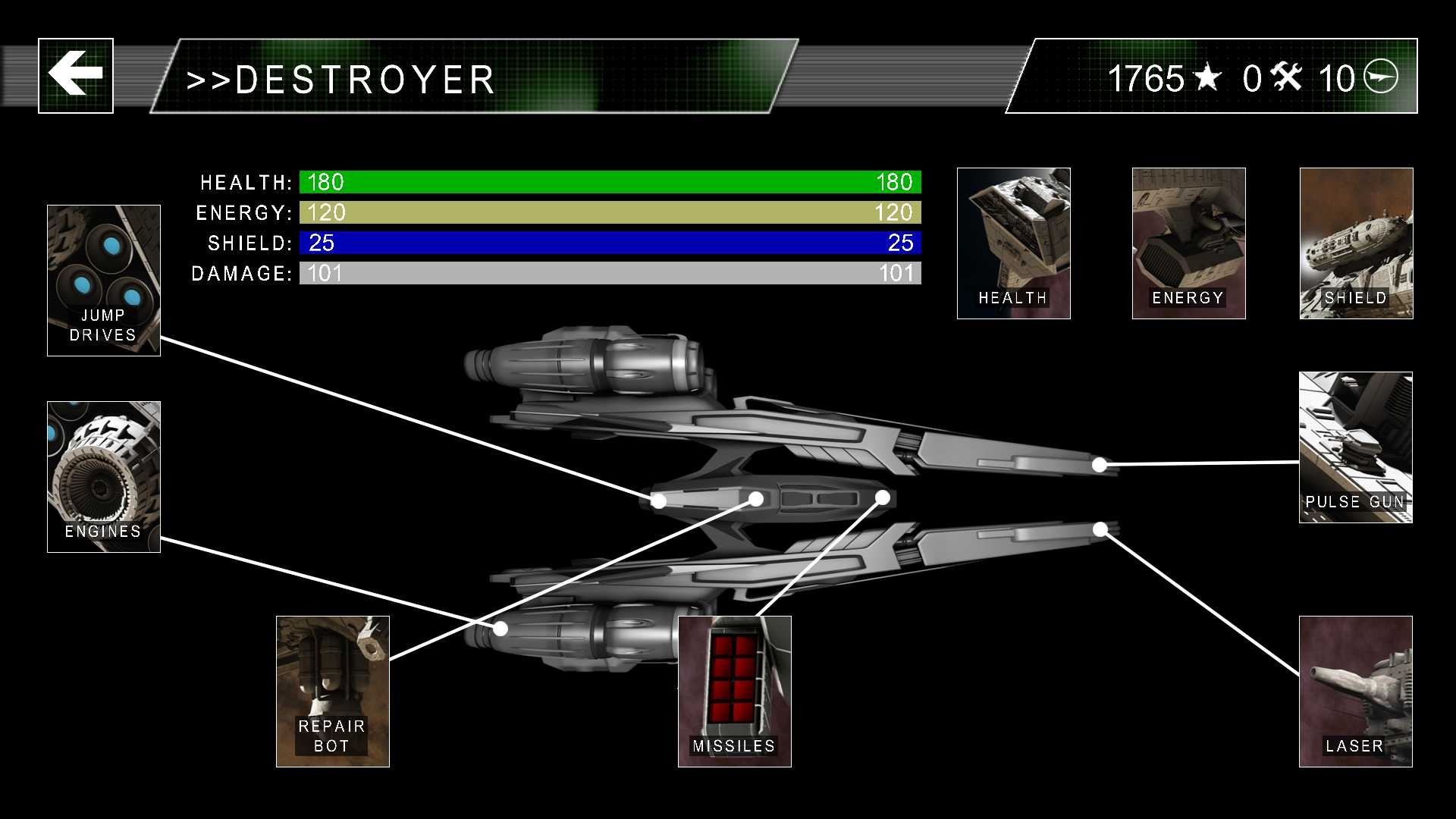The width and height of the screenshot is (1456, 819).
Task: Choose the Repair Bot upgrade
Action: click(333, 691)
